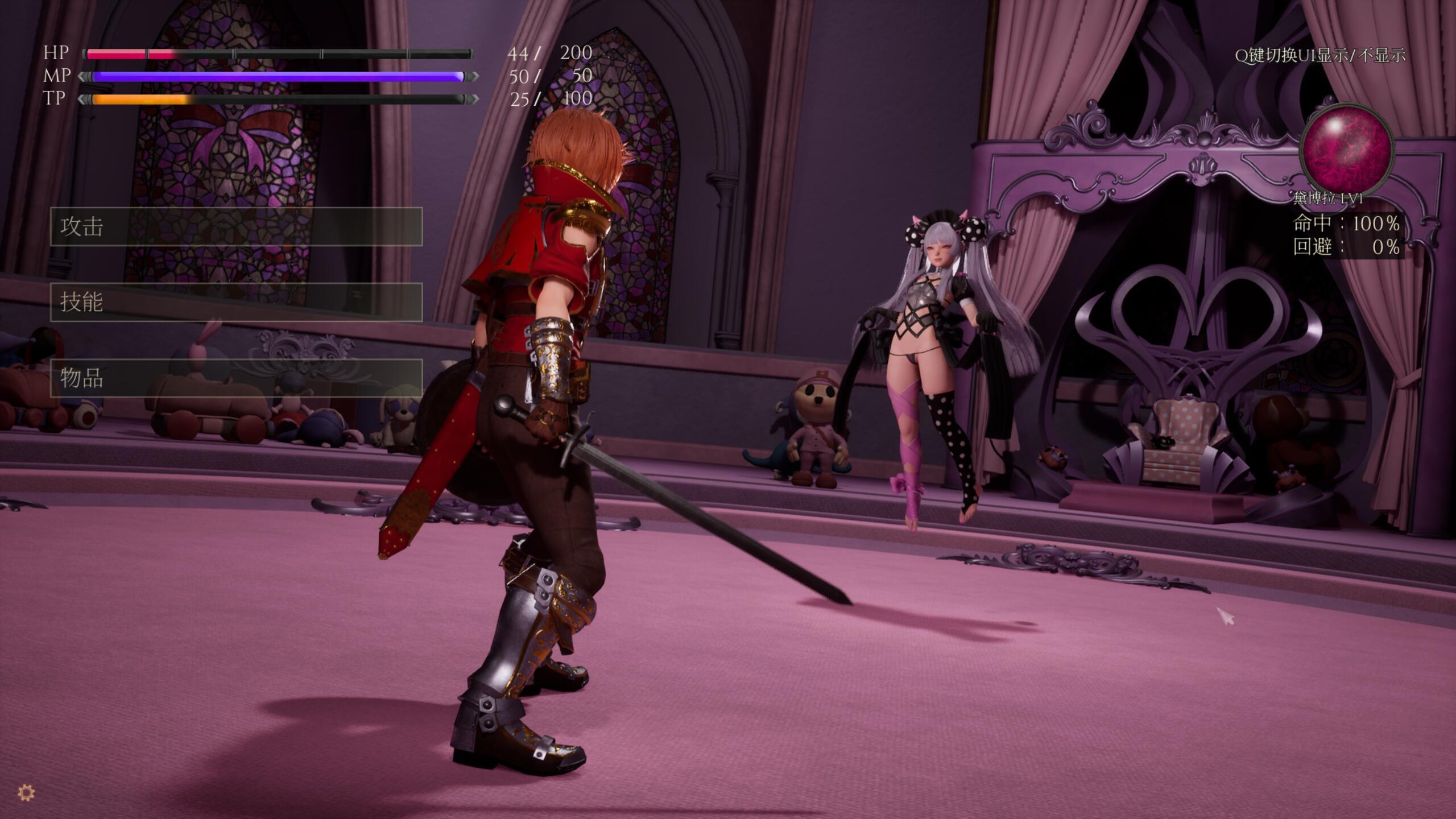Select the 物品 items command
Viewport: 1456px width, 819px height.
[236, 378]
